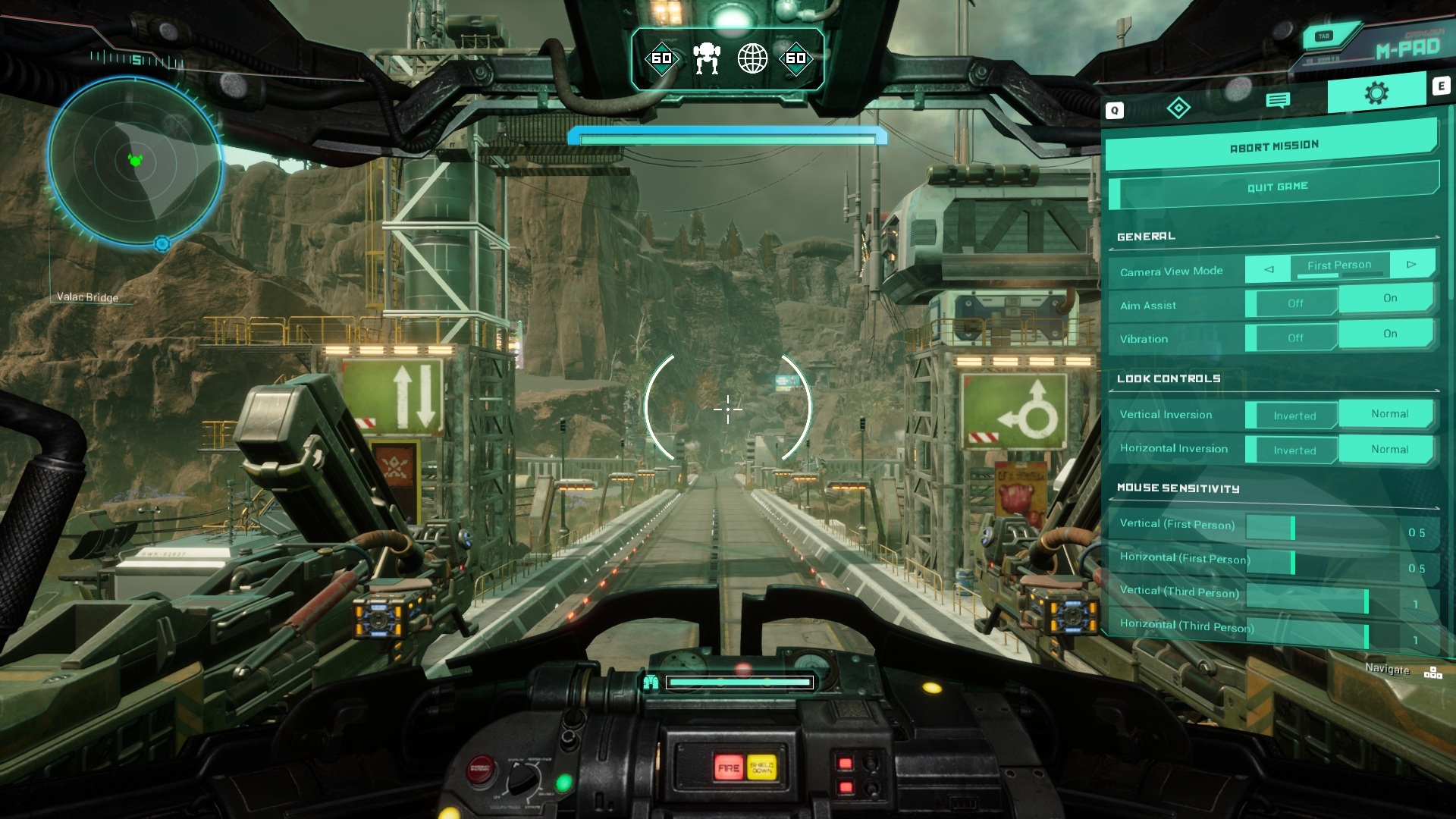This screenshot has width=1456, height=819.
Task: Click the right arrow next to First Person
Action: tap(1412, 264)
